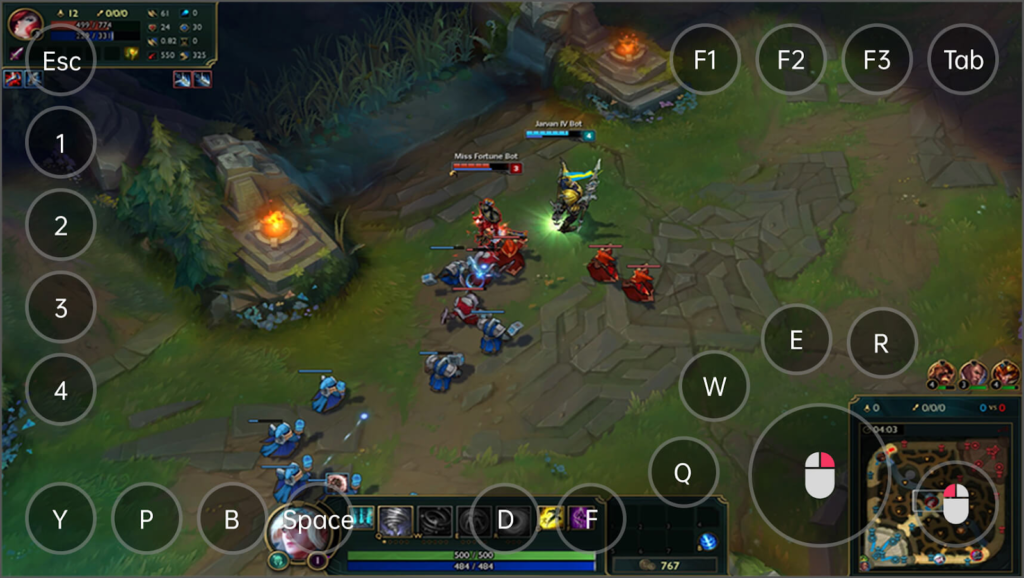Click the tornado Q ability icon

[396, 519]
